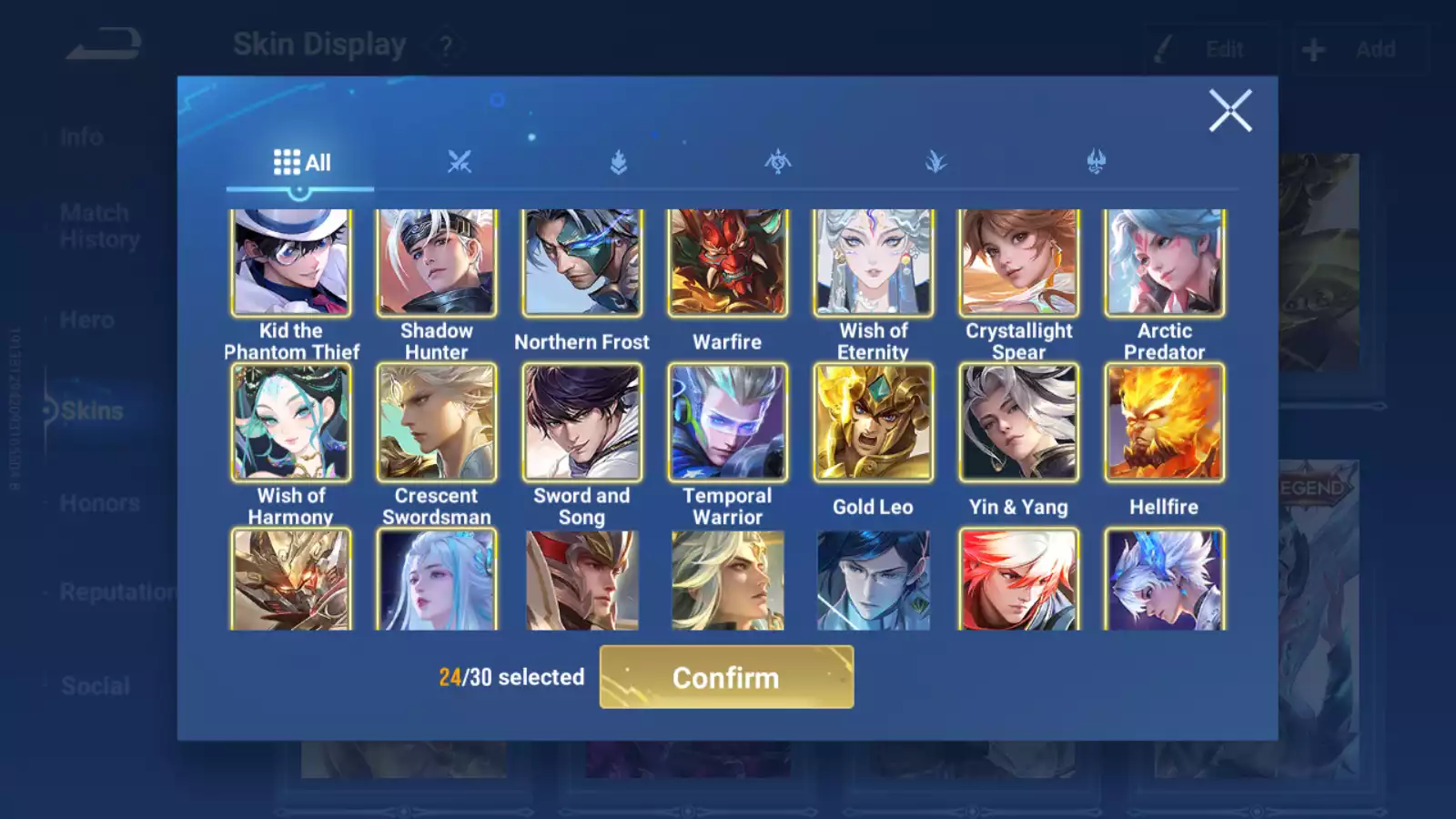Choose the Wish of Eternity skin

point(874,263)
